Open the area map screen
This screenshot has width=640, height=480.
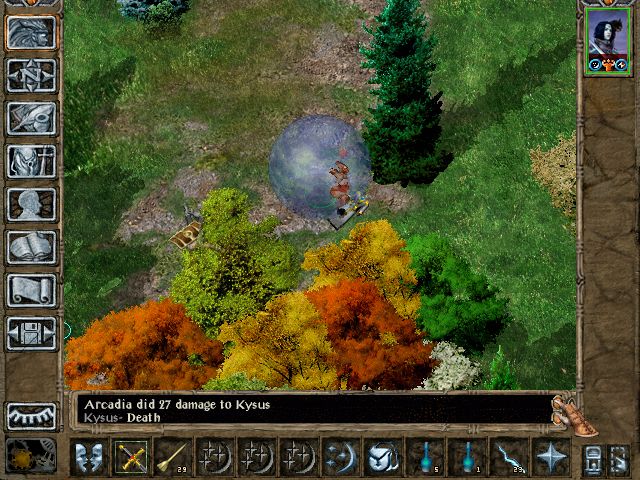31,75
